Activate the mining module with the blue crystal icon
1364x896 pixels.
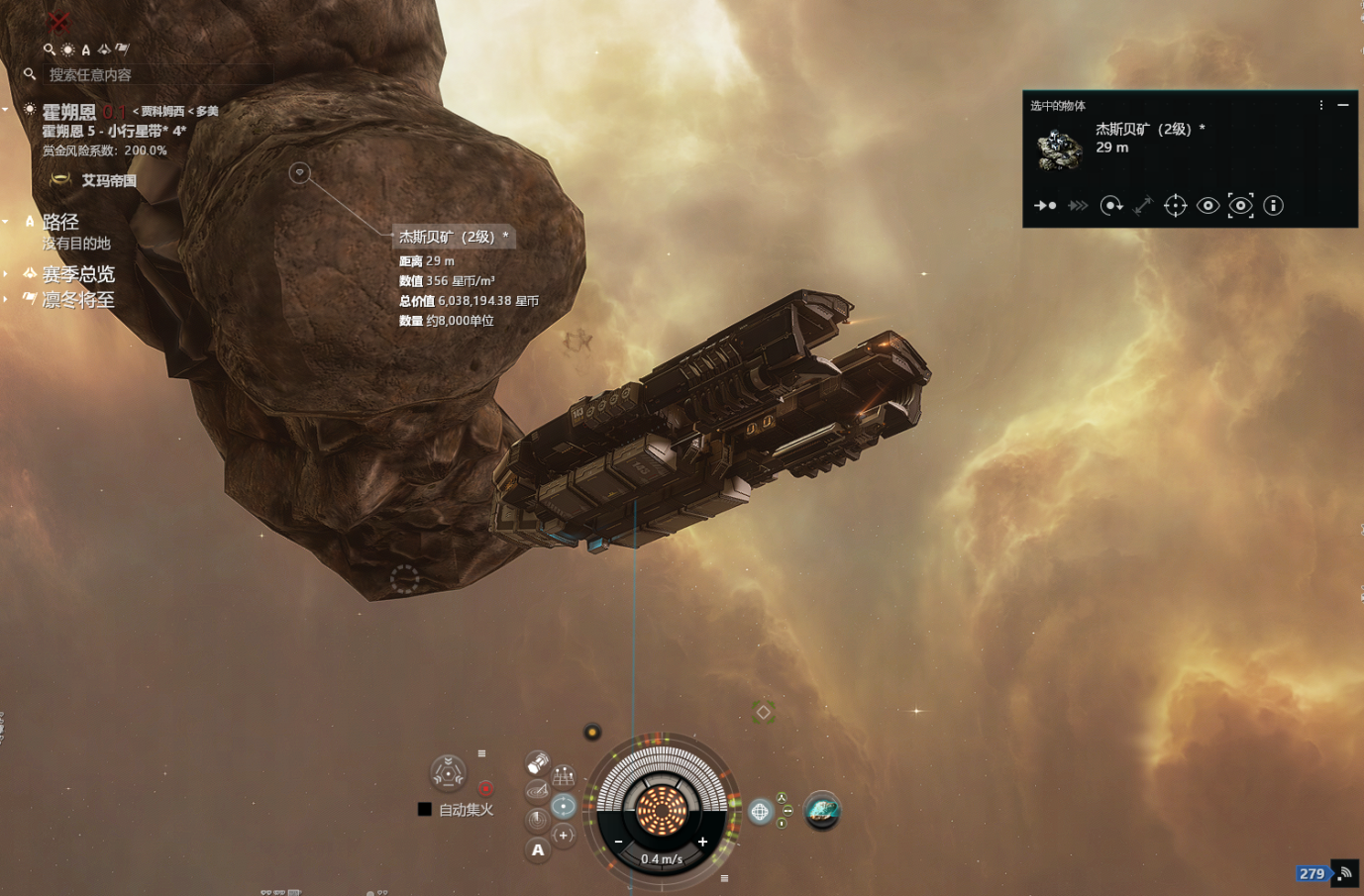click(x=822, y=811)
